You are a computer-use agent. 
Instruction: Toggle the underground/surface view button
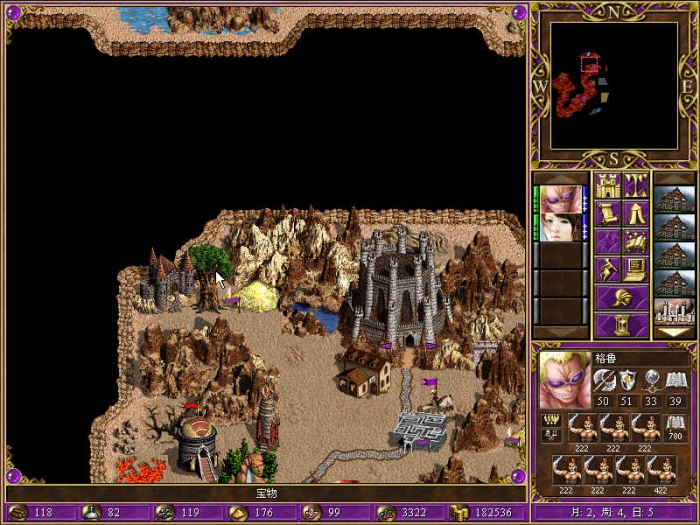coord(635,185)
